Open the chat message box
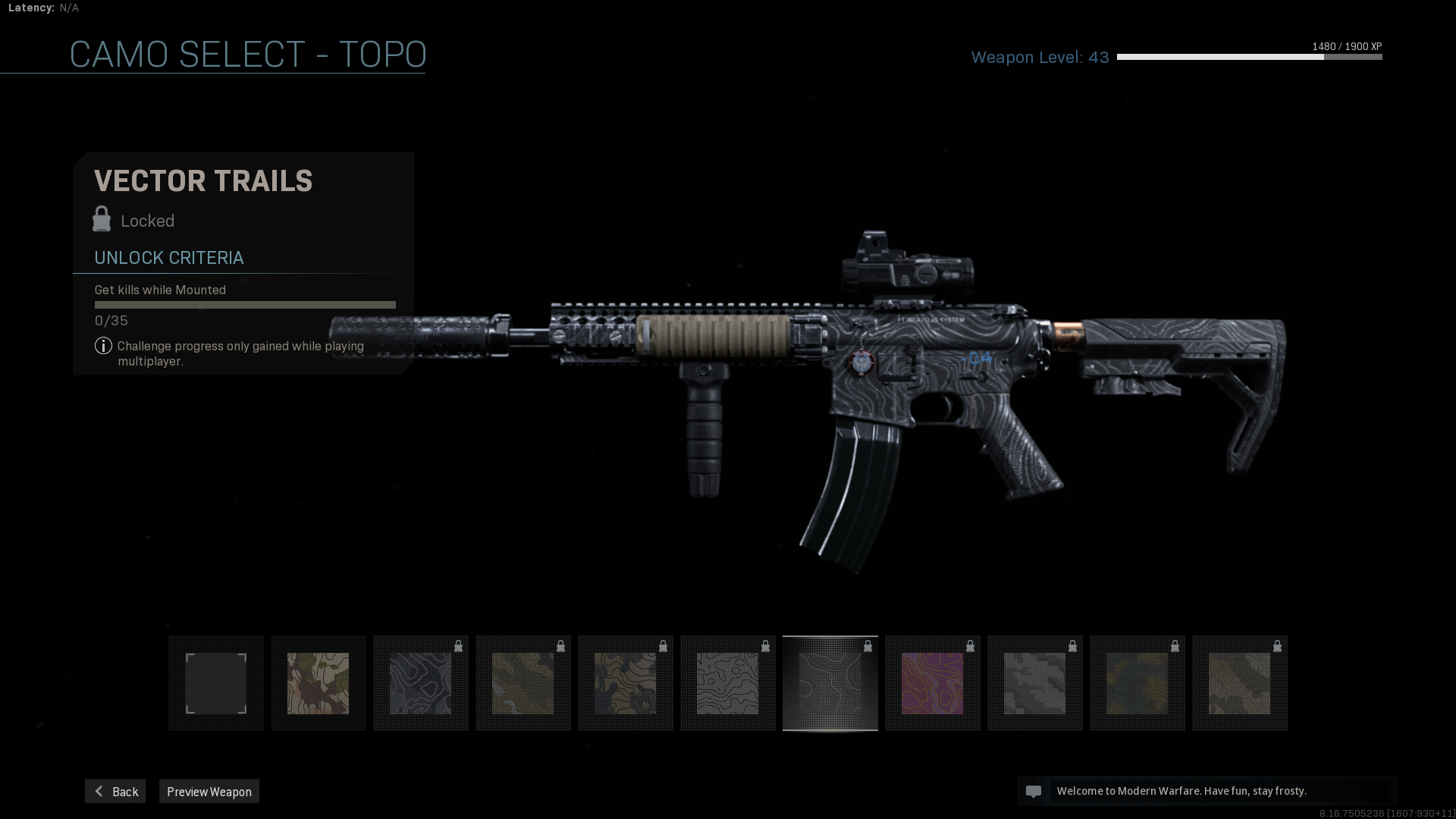The image size is (1456, 819). 1206,791
